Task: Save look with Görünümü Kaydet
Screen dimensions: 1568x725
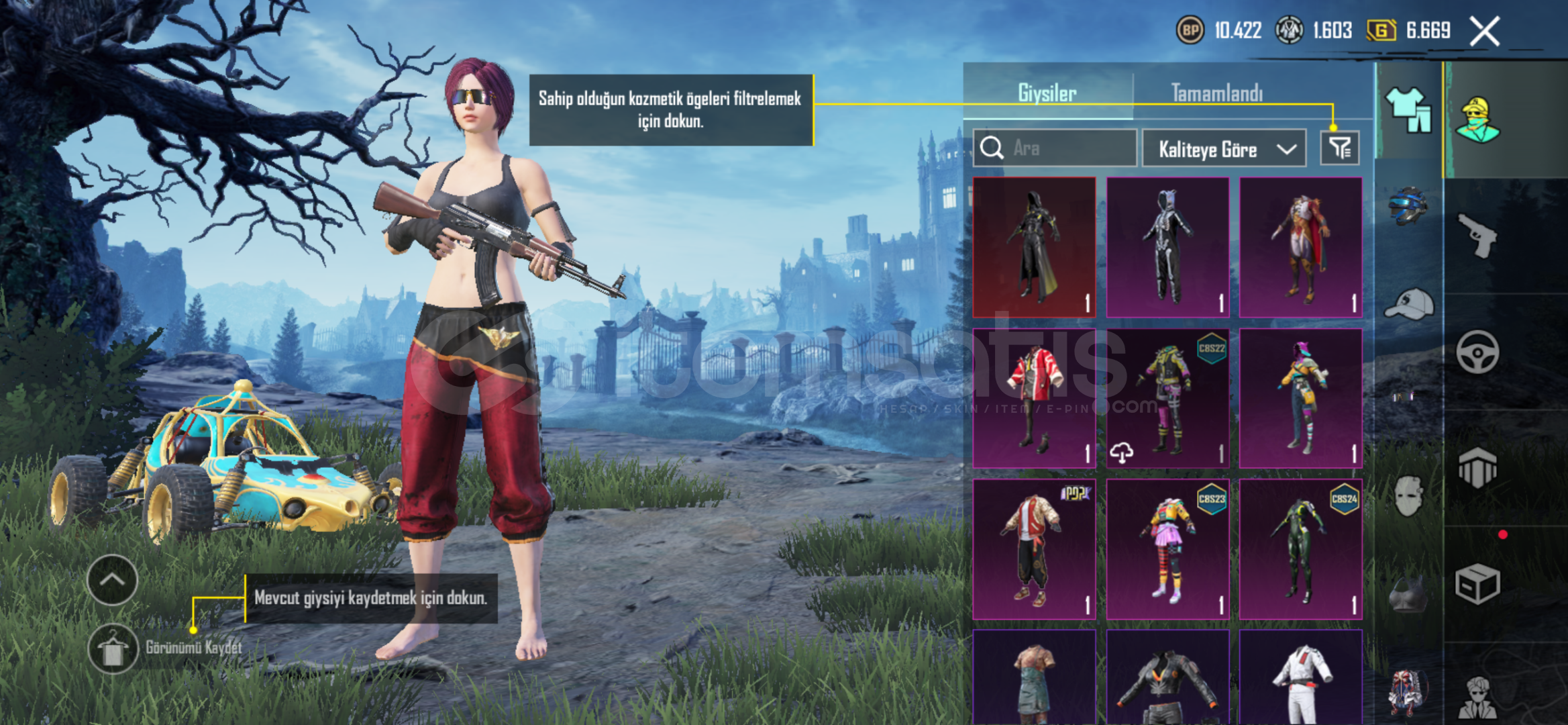Action: 113,648
